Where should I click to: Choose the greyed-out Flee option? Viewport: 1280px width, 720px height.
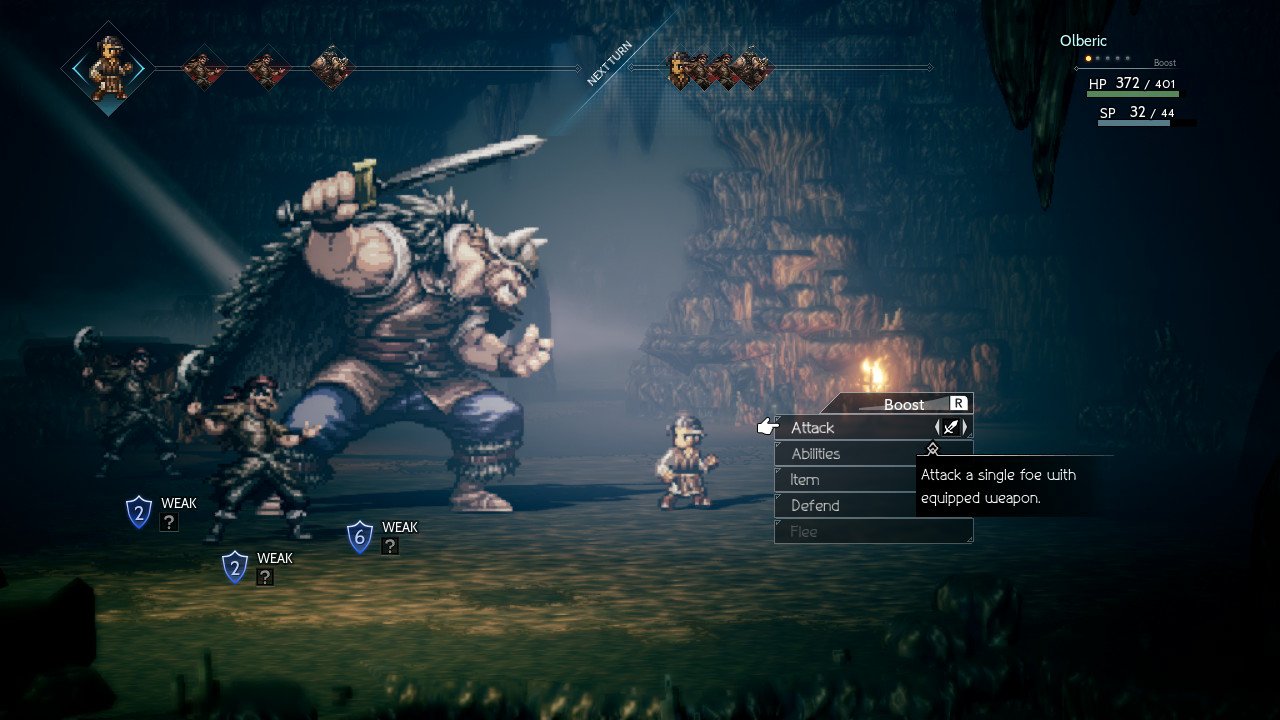[x=804, y=532]
